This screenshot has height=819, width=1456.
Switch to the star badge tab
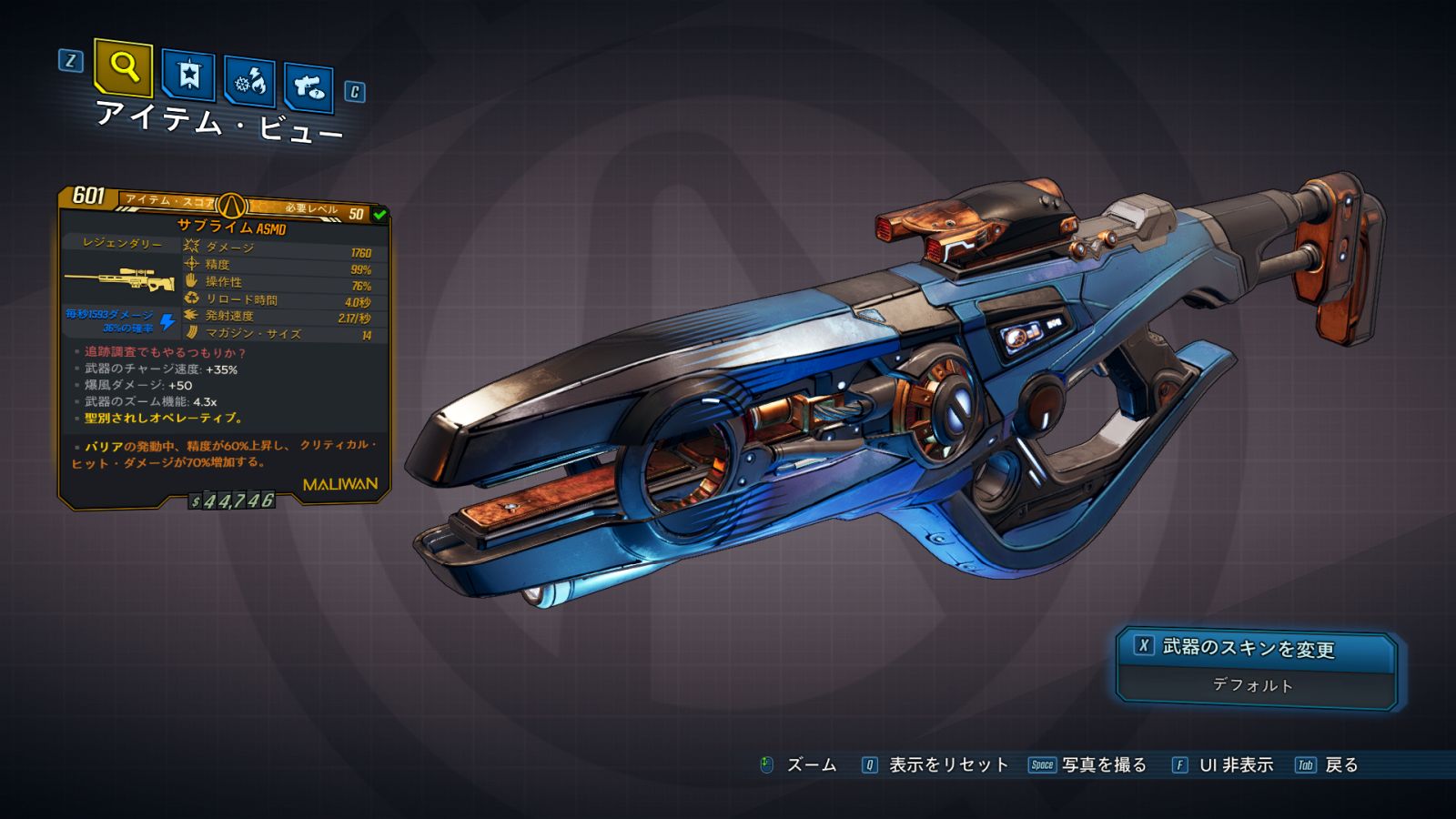[x=188, y=75]
